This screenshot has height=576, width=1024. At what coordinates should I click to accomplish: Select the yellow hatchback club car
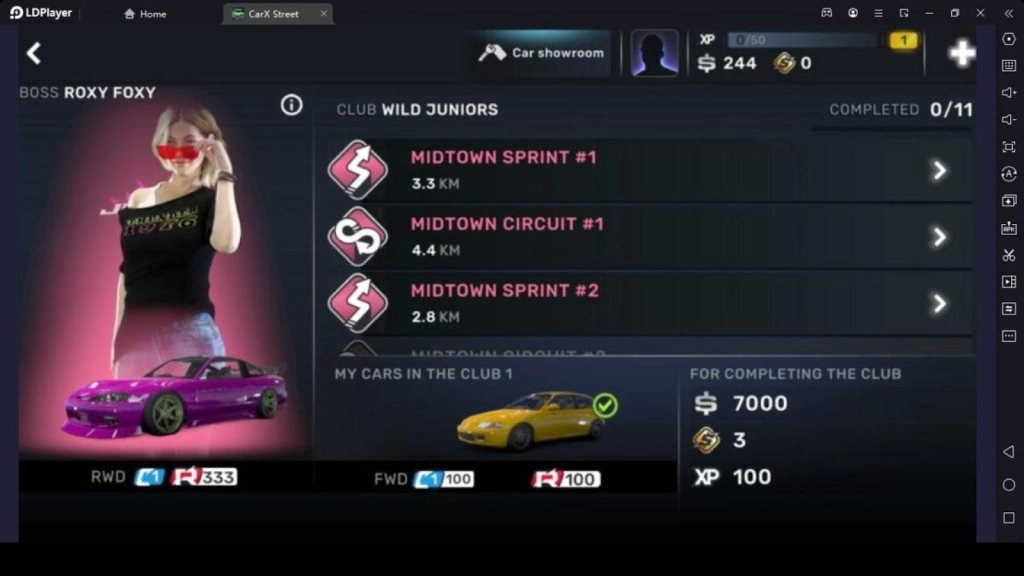point(530,419)
